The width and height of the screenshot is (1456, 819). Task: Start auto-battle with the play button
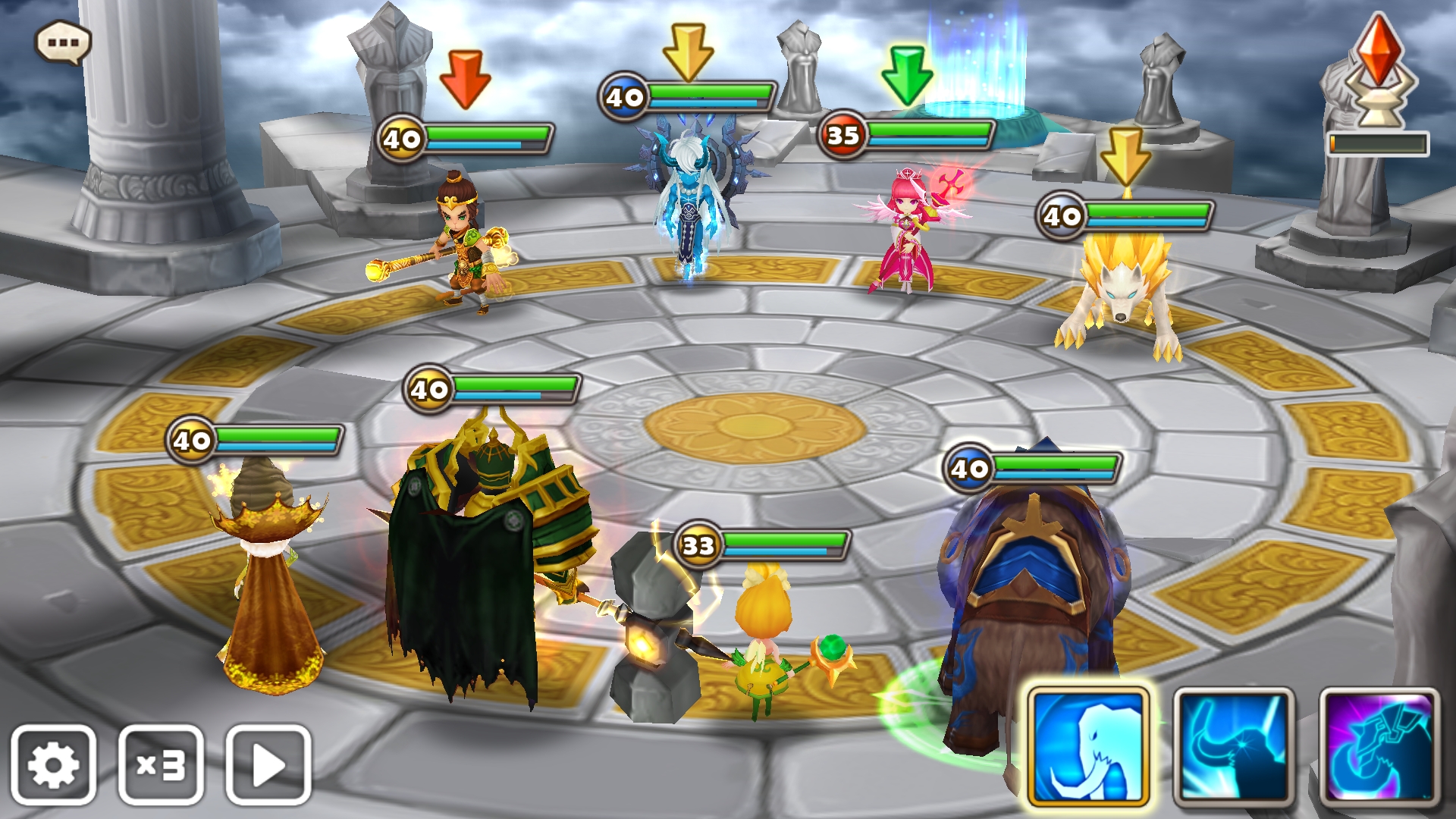268,764
